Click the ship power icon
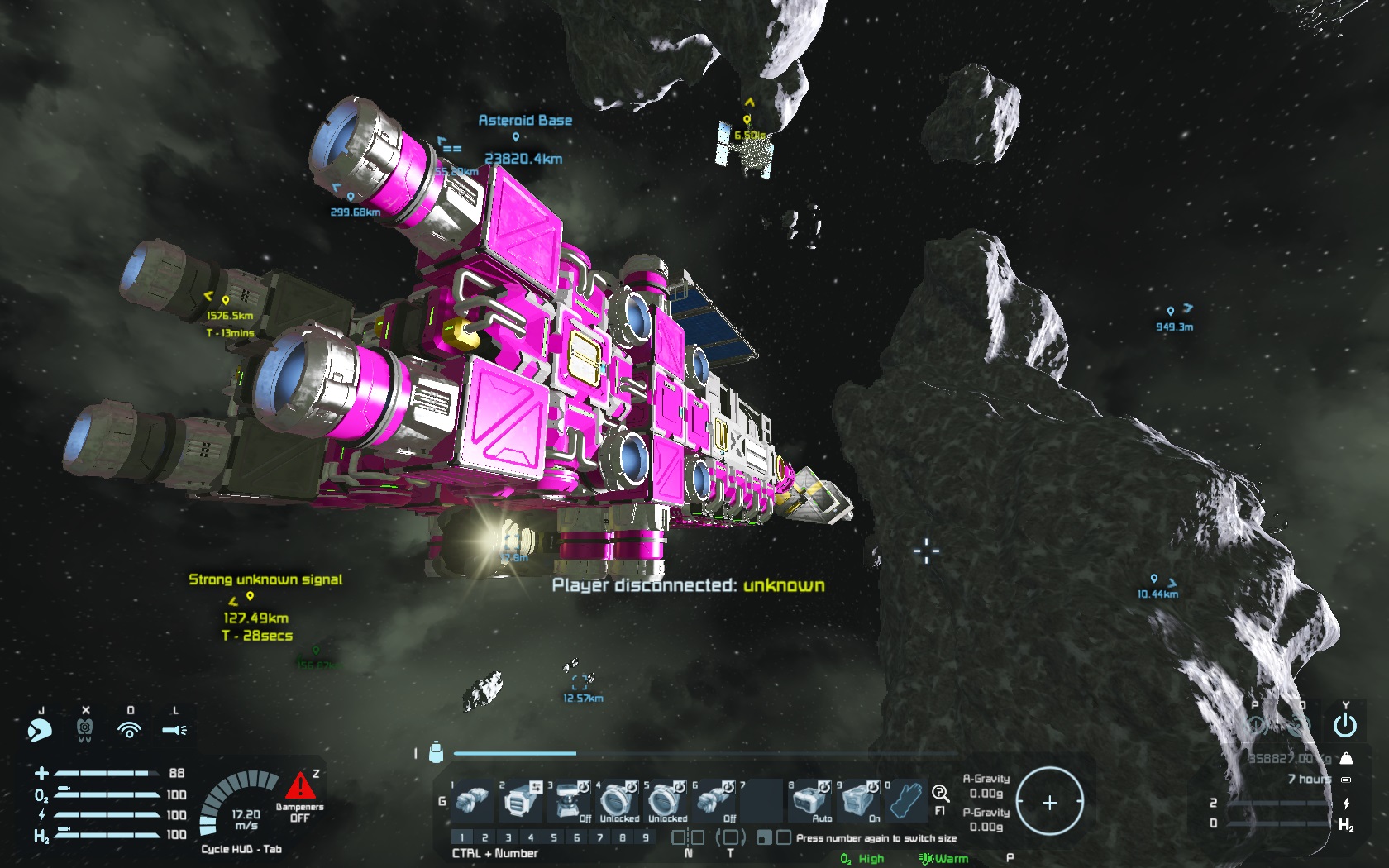This screenshot has width=1389, height=868. click(x=1345, y=726)
